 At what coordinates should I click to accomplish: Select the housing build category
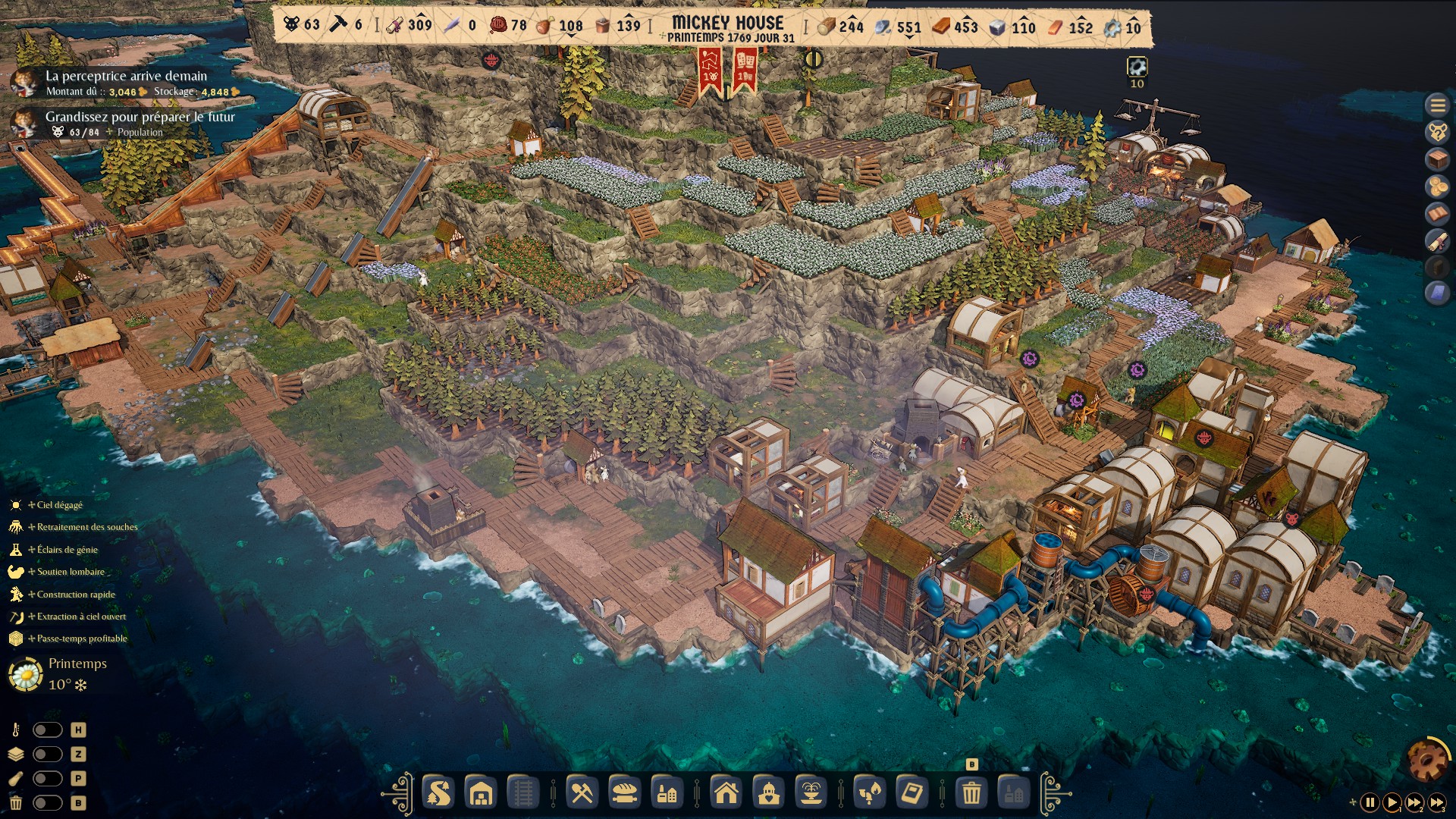(726, 793)
